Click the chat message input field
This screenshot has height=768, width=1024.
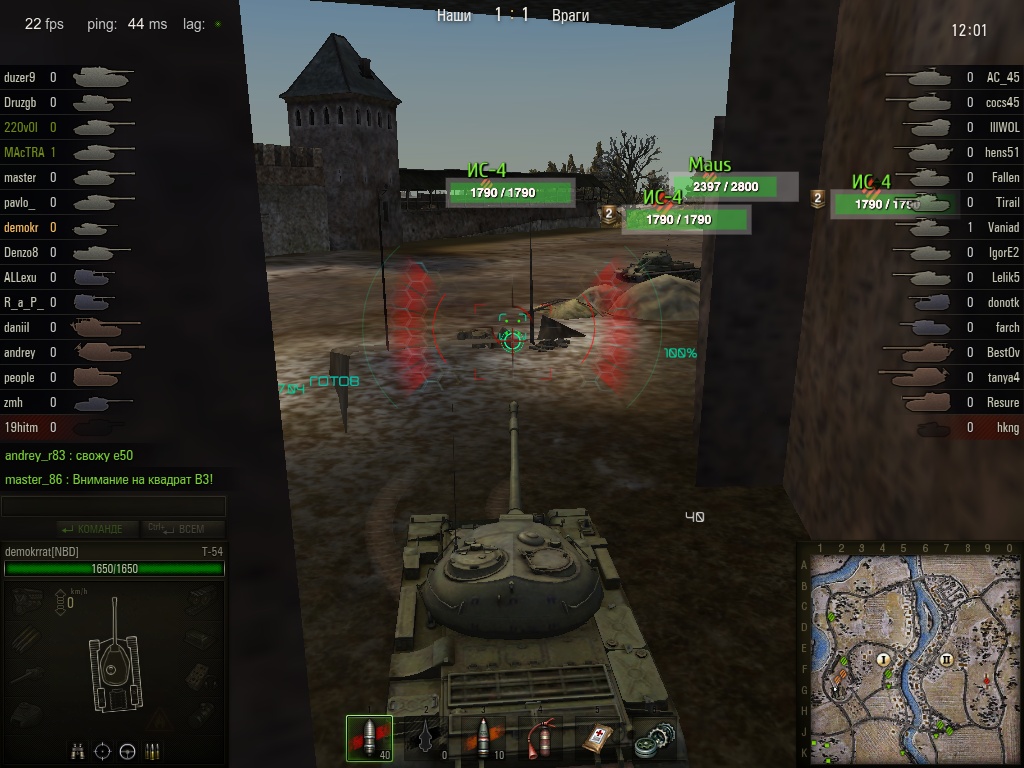pos(113,507)
